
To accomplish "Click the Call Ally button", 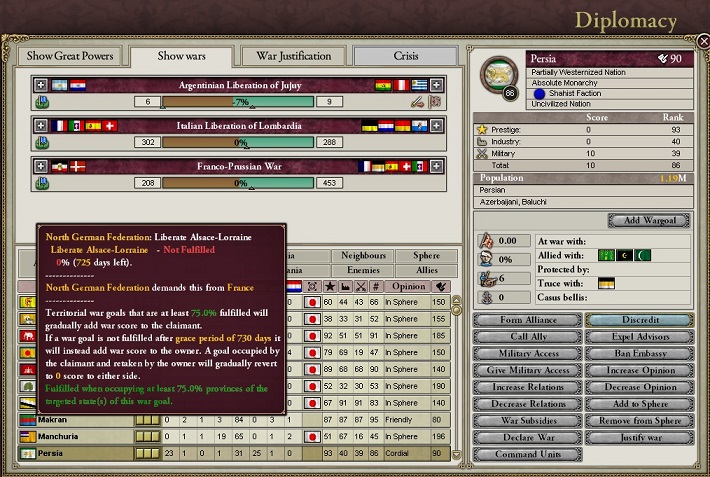I will (x=527, y=337).
